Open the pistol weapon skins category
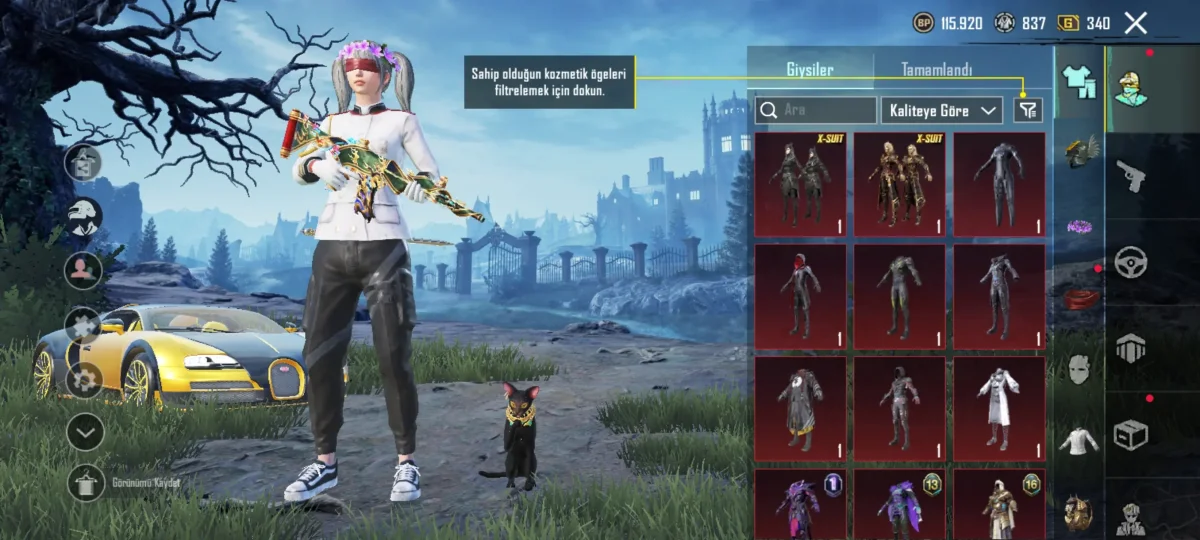The width and height of the screenshot is (1200, 540). (x=1131, y=175)
